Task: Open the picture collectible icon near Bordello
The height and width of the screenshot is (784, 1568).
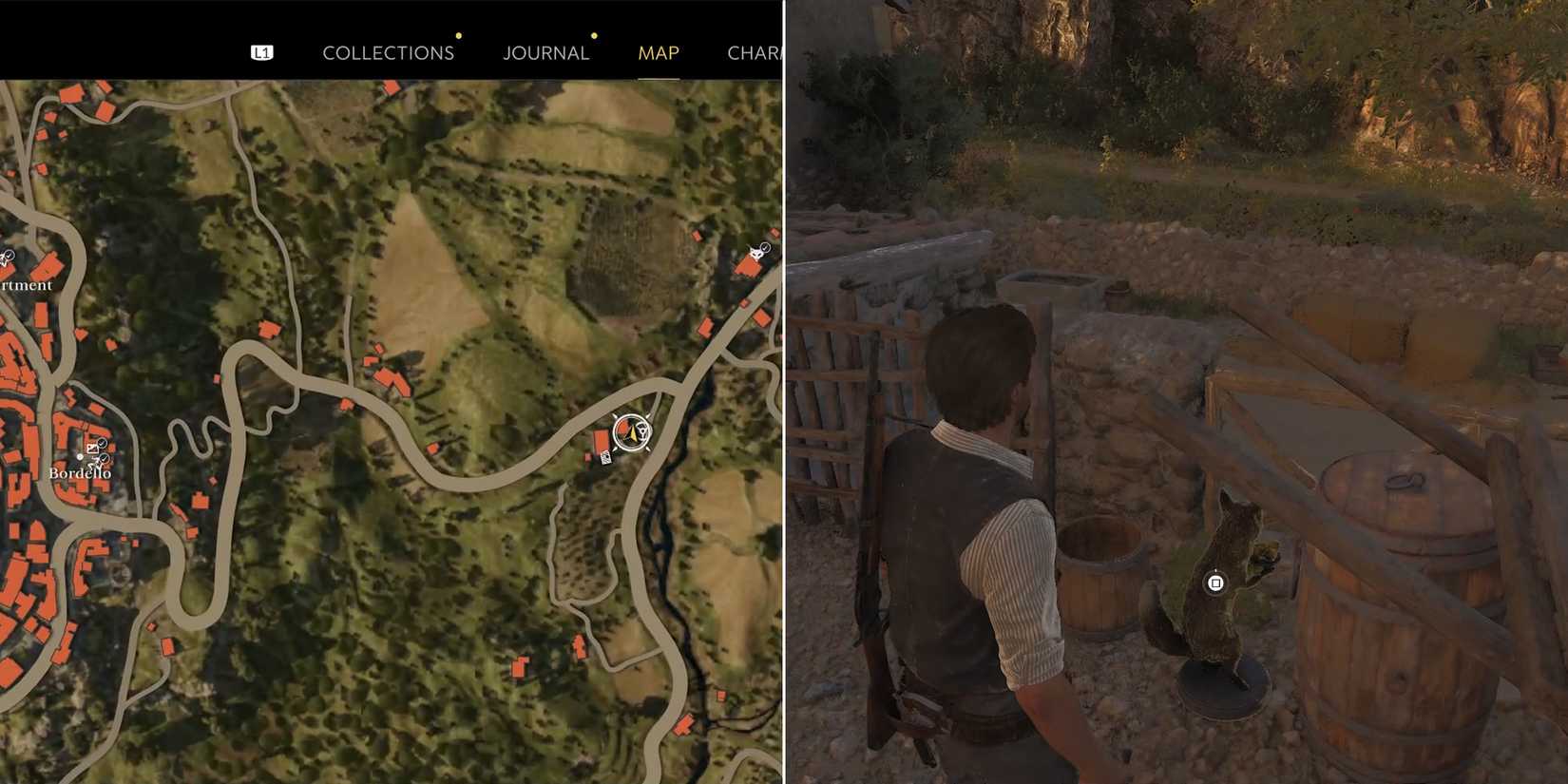Action: 93,448
